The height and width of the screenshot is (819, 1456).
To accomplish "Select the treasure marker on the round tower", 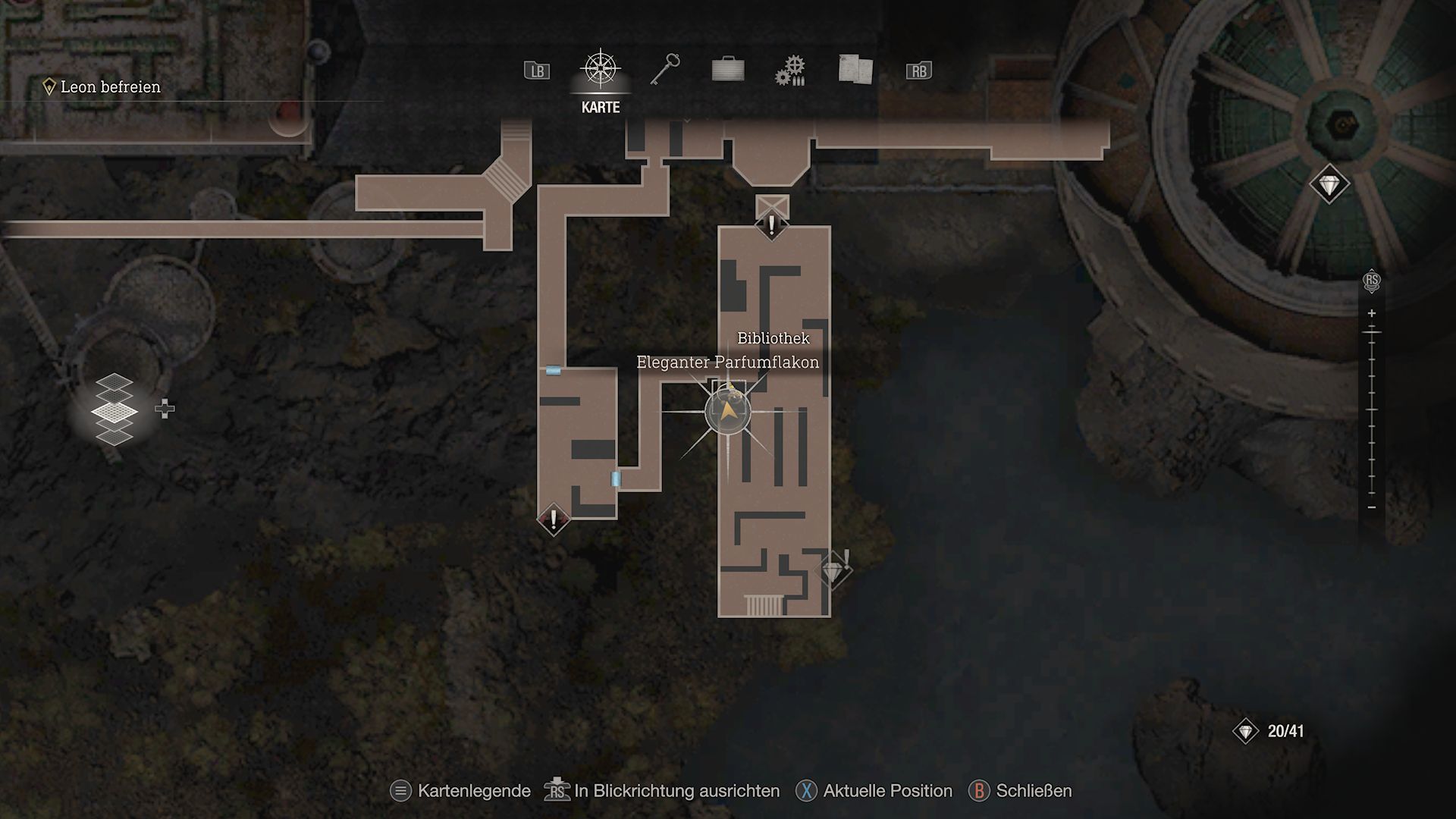I will point(1329,184).
